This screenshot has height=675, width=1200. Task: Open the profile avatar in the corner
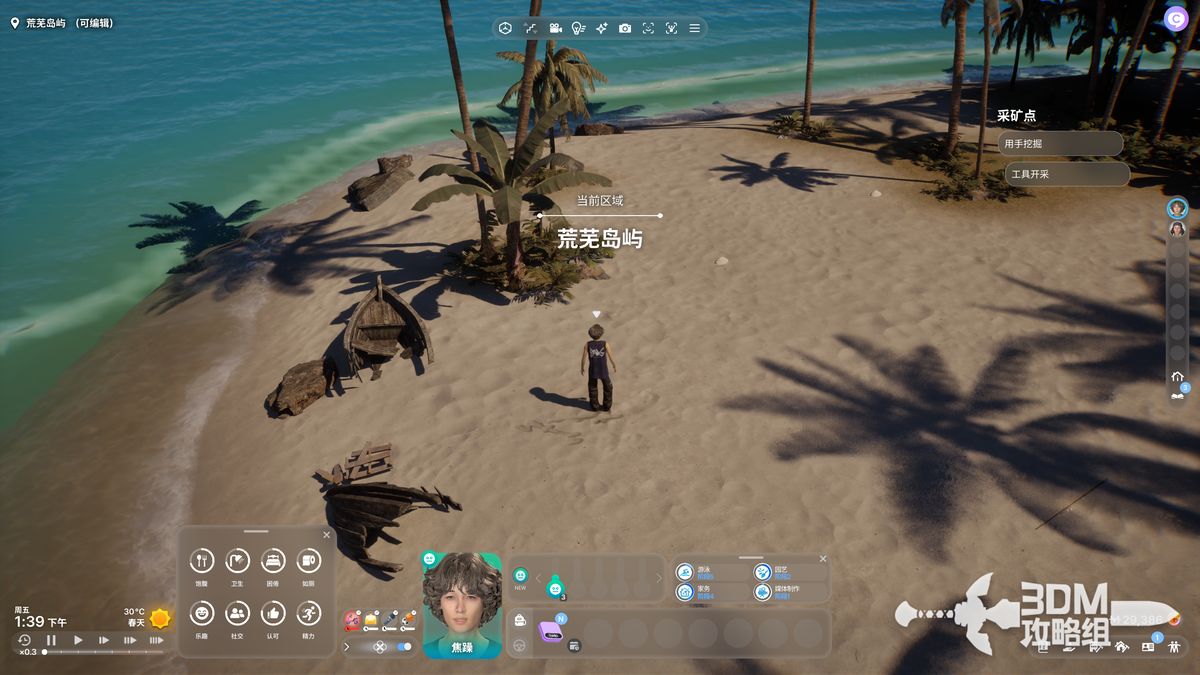coord(1176,18)
